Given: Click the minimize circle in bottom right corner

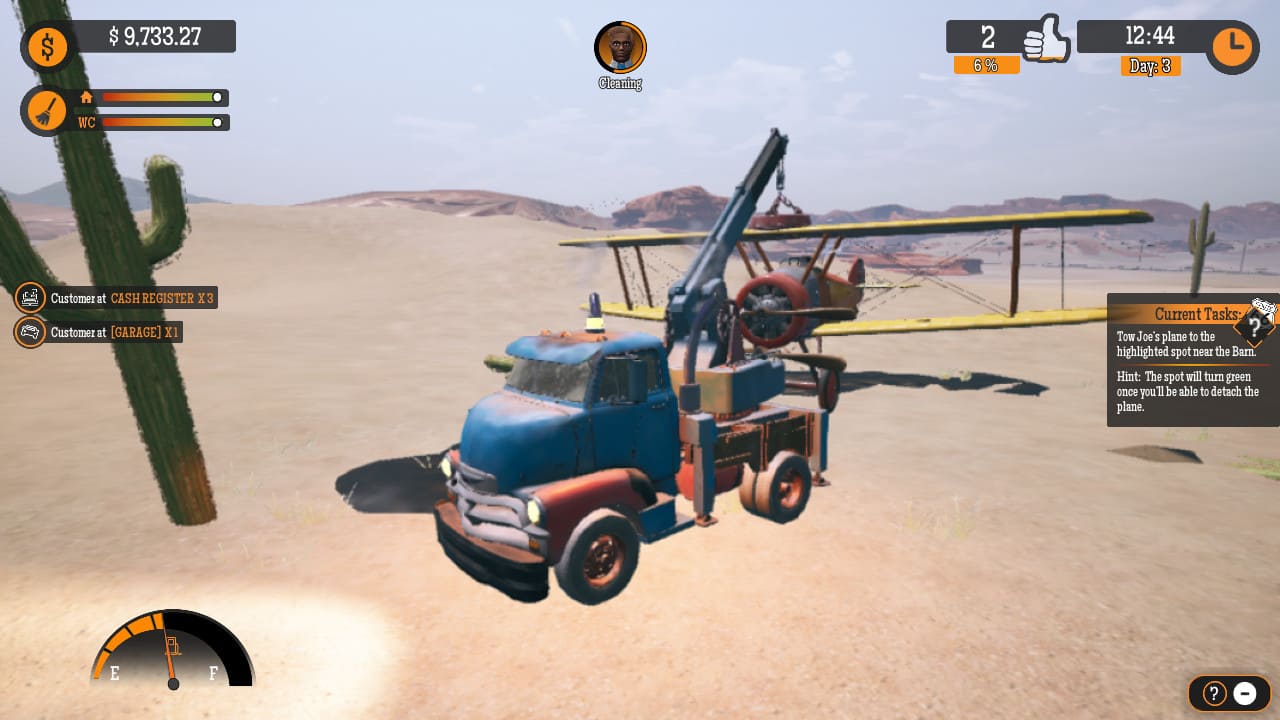Looking at the screenshot, I should (x=1245, y=693).
